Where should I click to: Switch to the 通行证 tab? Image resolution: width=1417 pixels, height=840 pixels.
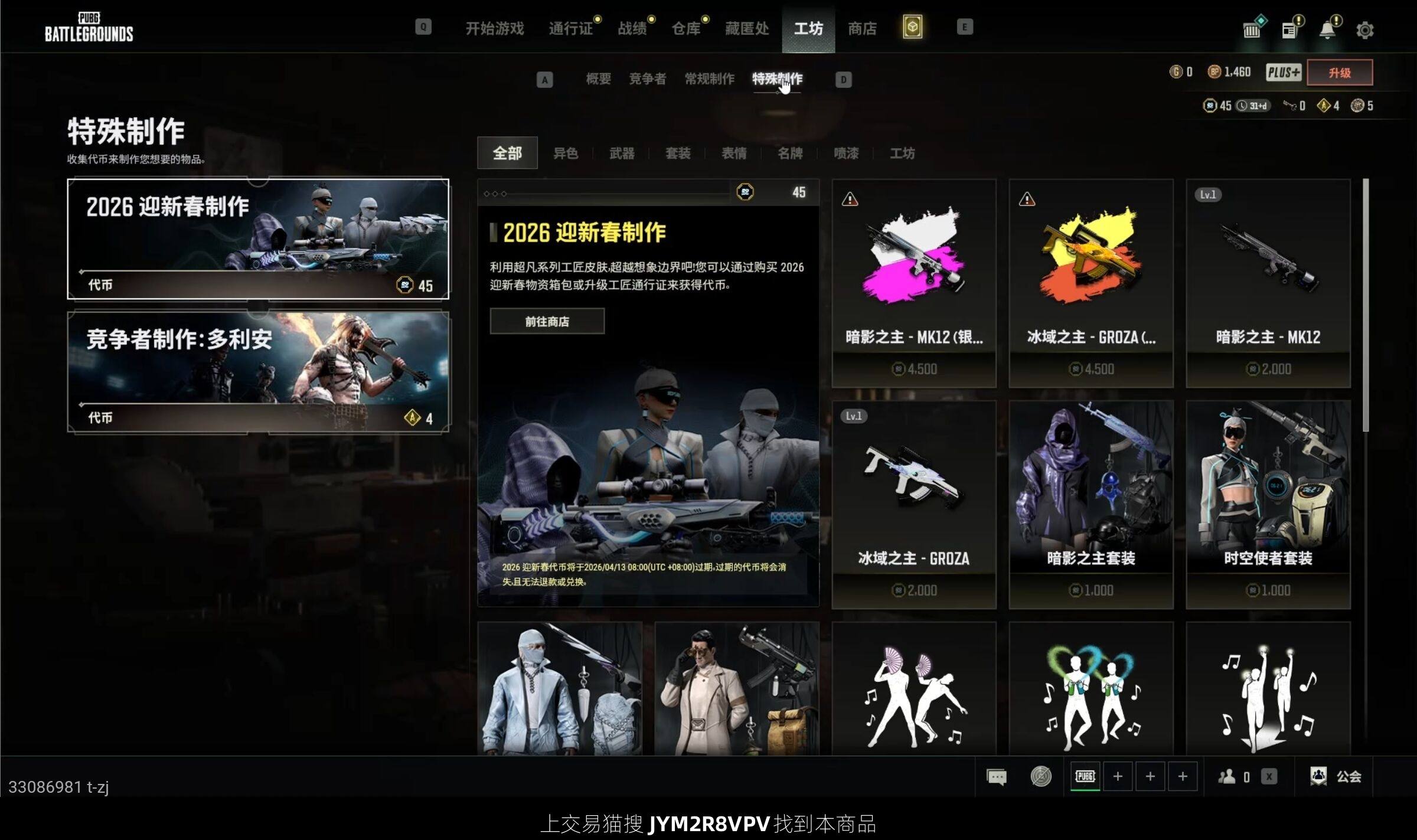570,28
